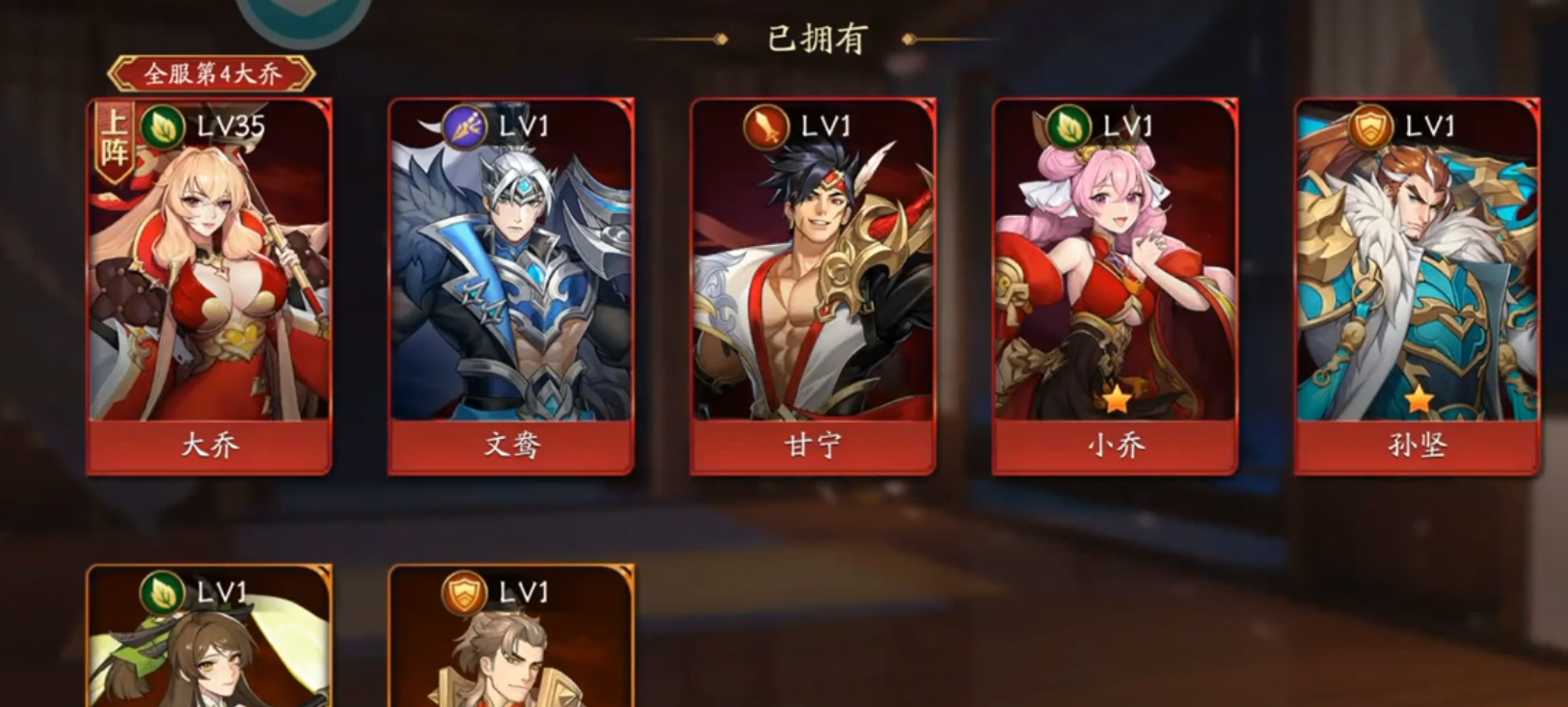Open the 孙坚 character card
Screen dimensions: 1568x707
click(x=1417, y=280)
